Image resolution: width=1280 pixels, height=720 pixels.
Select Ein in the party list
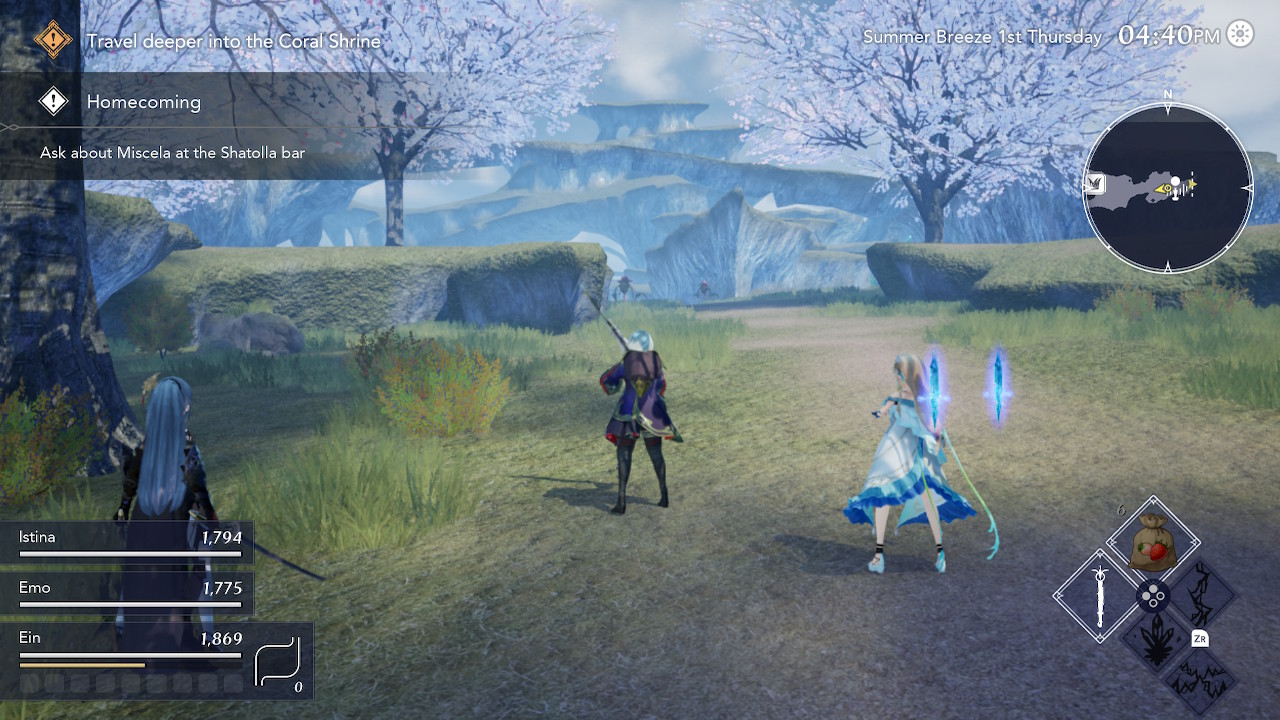tap(130, 643)
